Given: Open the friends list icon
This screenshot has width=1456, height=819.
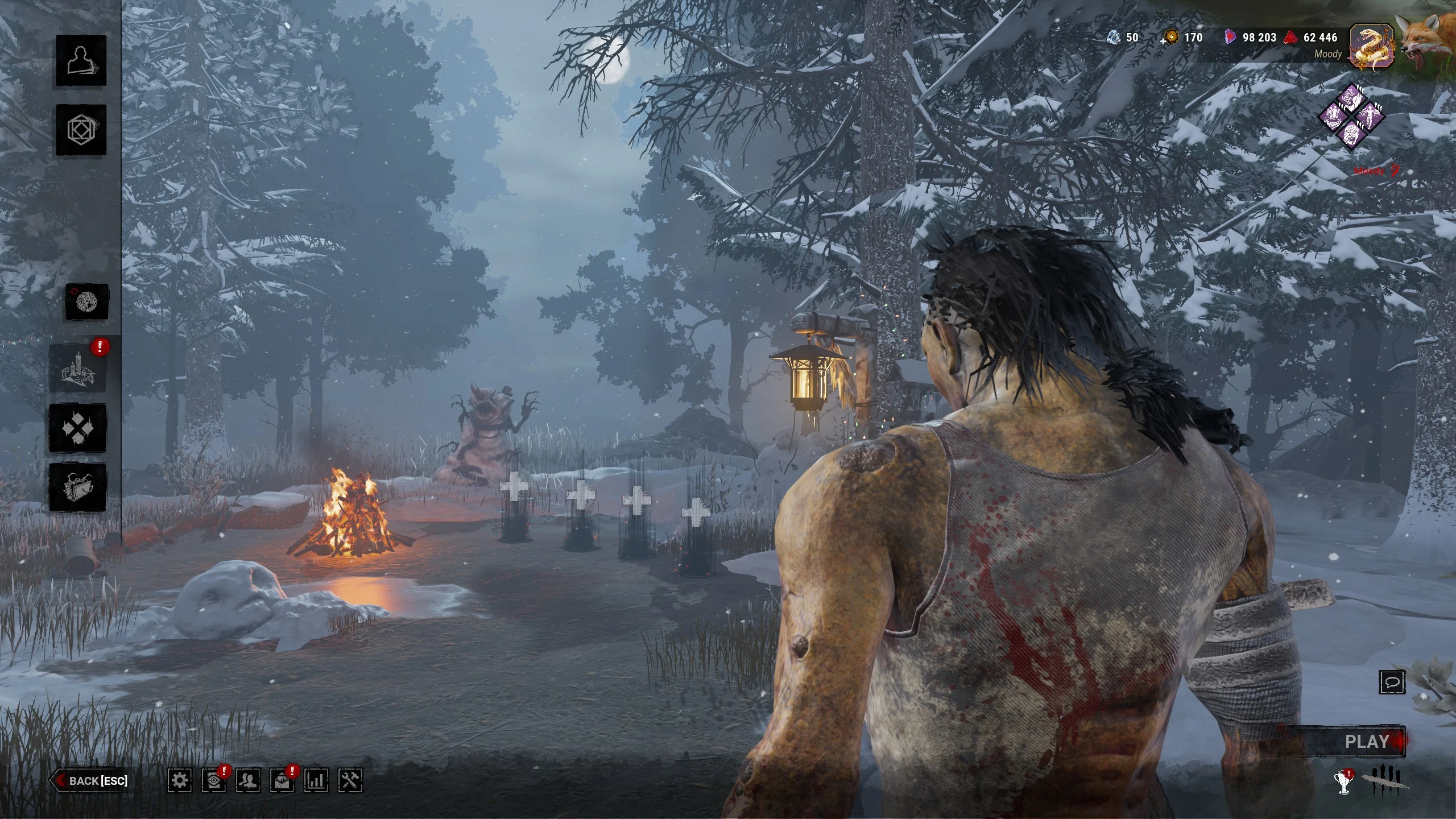Looking at the screenshot, I should click(248, 780).
